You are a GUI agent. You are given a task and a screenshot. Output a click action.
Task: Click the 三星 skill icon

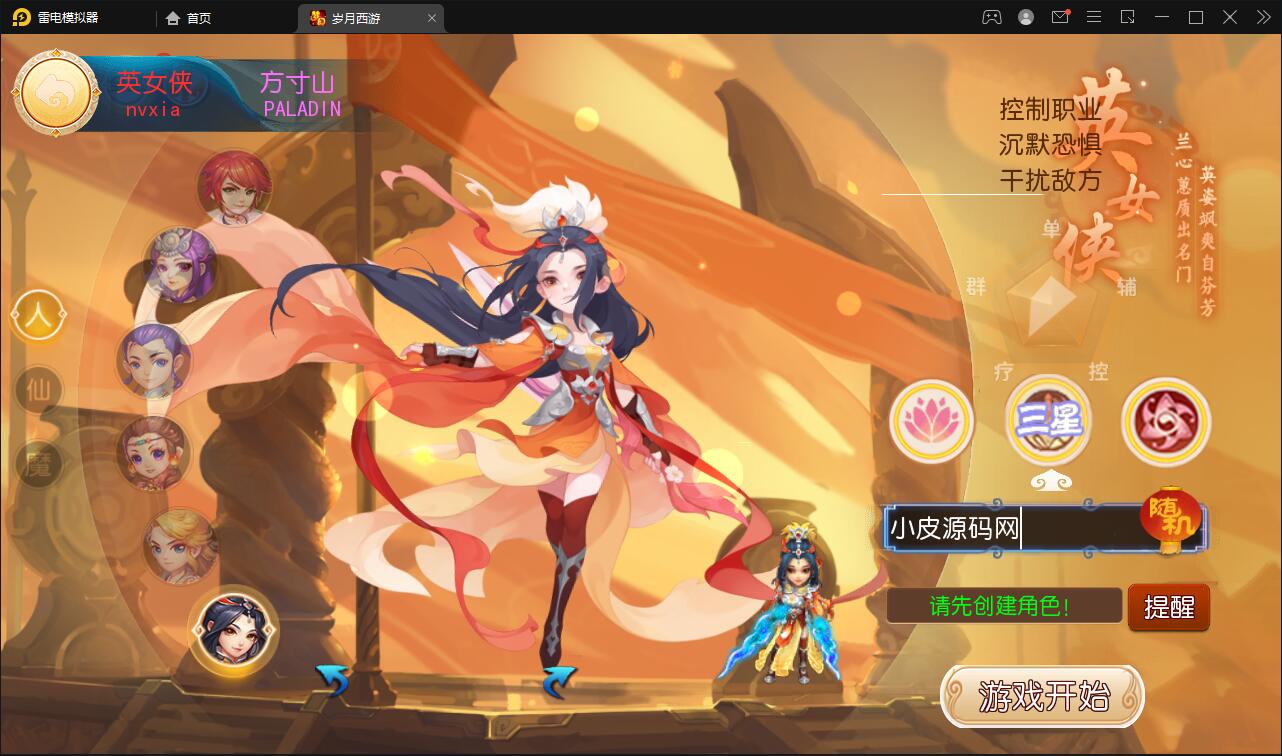tap(1048, 421)
